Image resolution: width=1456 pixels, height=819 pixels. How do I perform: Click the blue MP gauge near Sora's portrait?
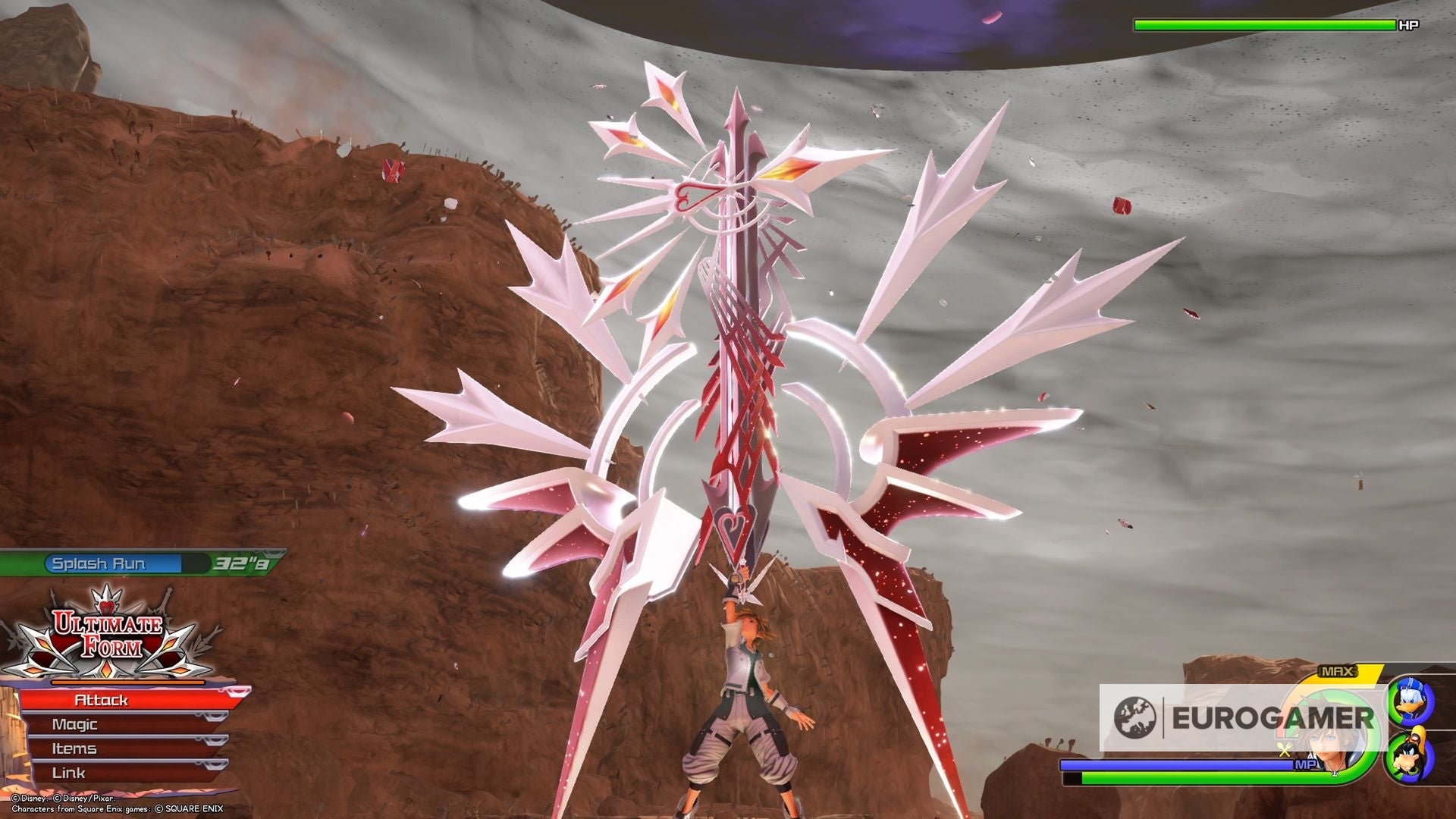(x=1175, y=765)
